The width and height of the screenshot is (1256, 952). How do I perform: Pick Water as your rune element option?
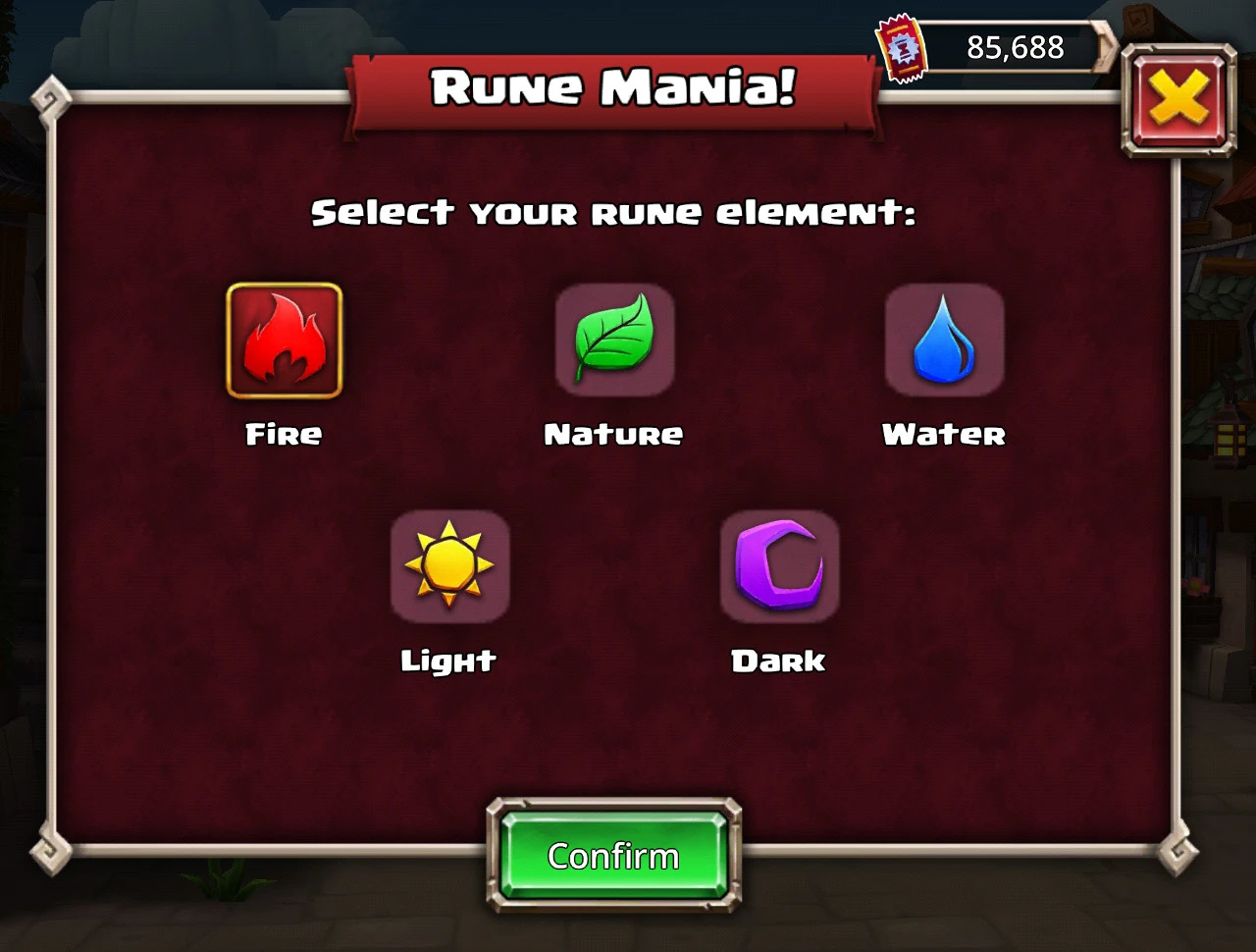click(944, 434)
